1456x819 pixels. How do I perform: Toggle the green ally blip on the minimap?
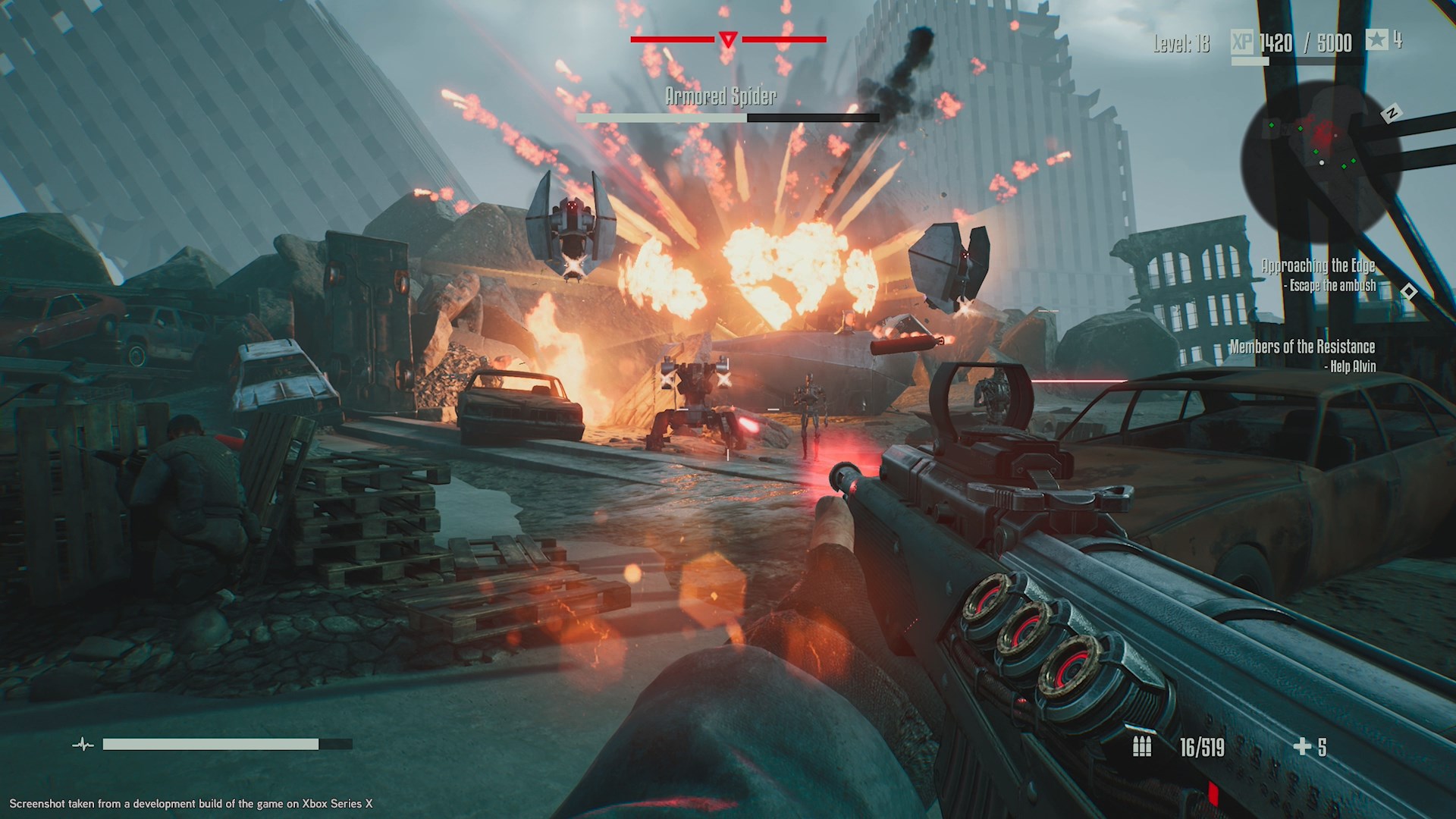click(1272, 125)
